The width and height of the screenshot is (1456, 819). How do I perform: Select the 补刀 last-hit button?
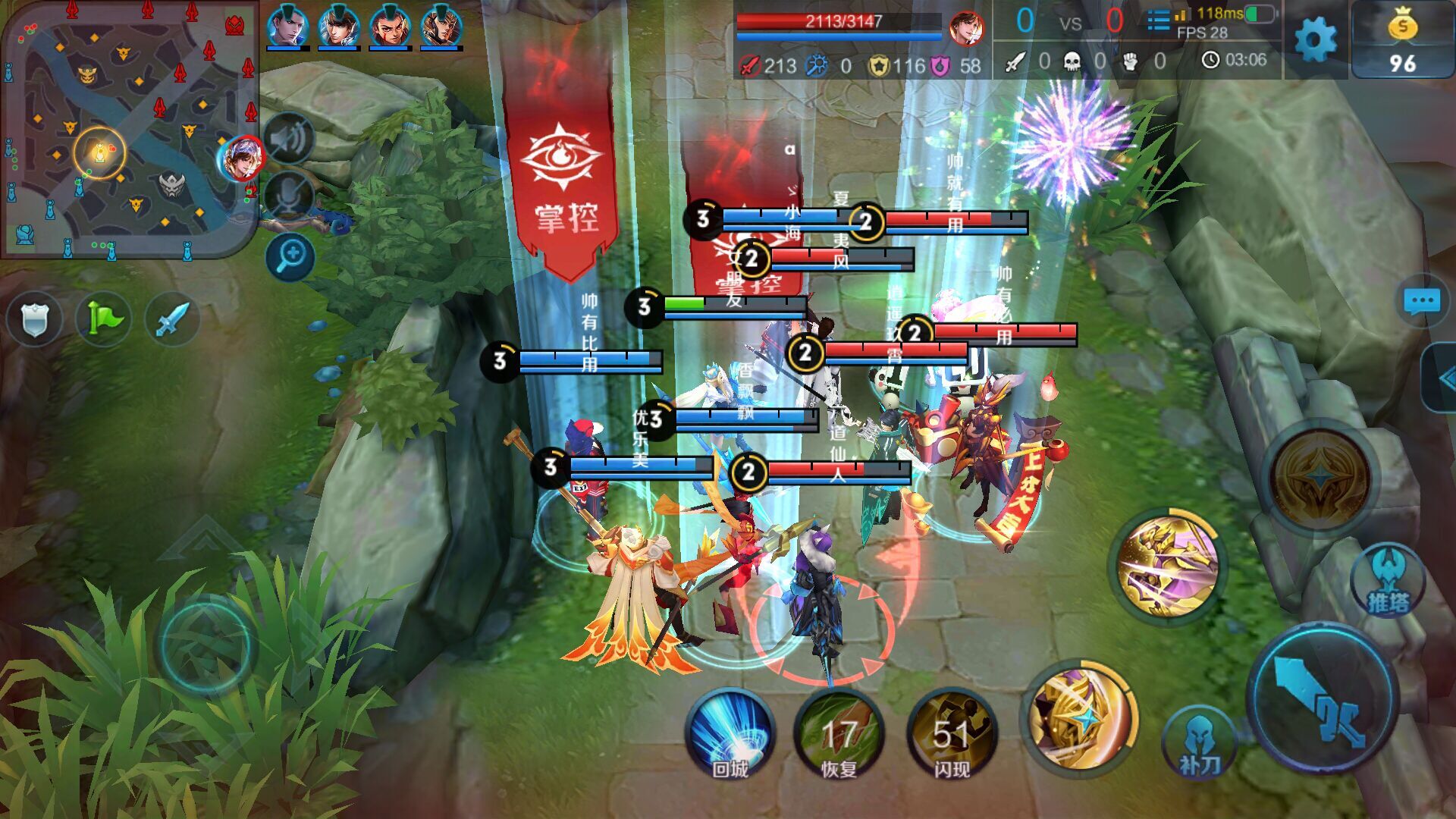point(1199,743)
